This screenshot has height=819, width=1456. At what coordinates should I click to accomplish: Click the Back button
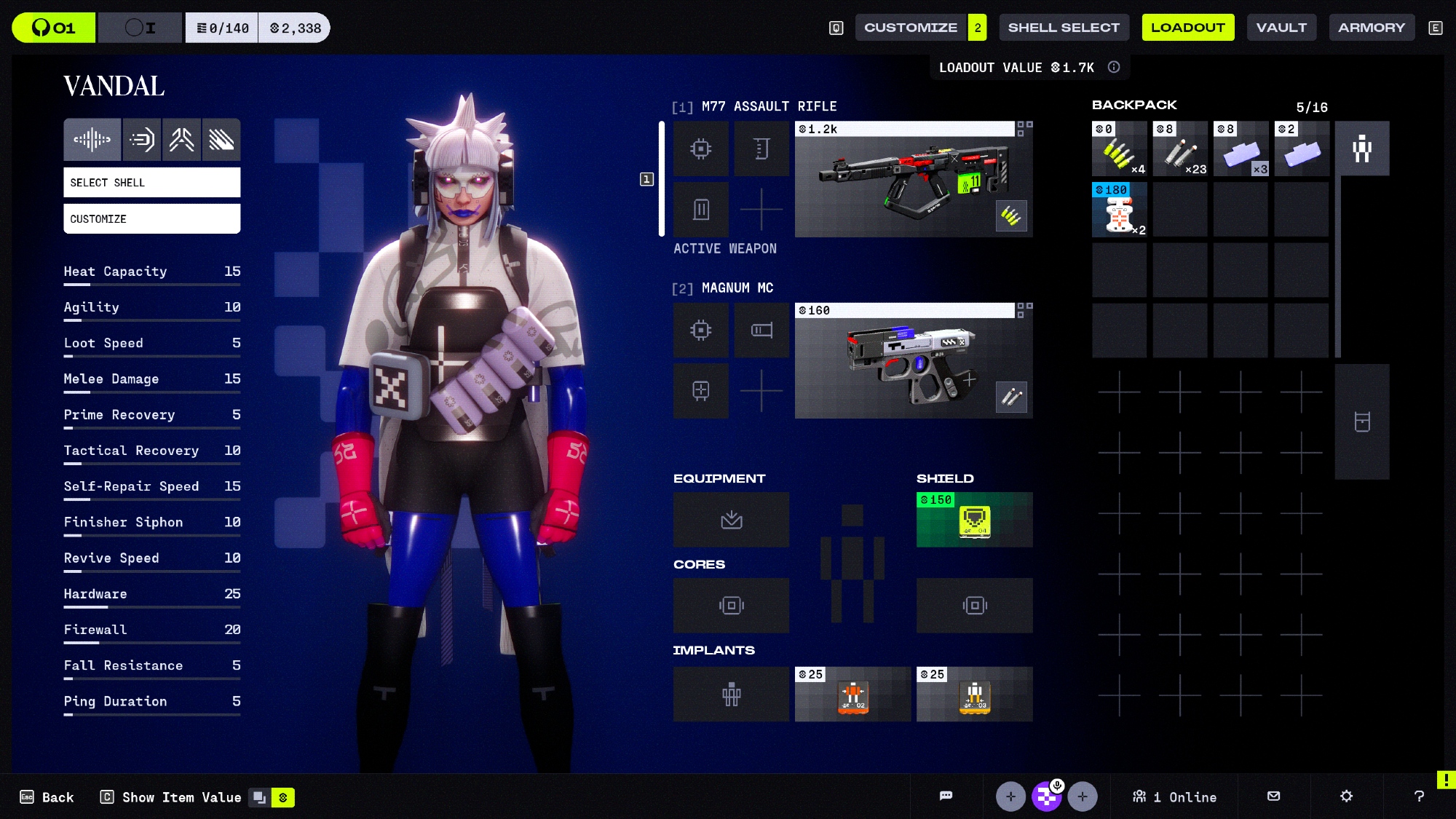pyautogui.click(x=47, y=797)
